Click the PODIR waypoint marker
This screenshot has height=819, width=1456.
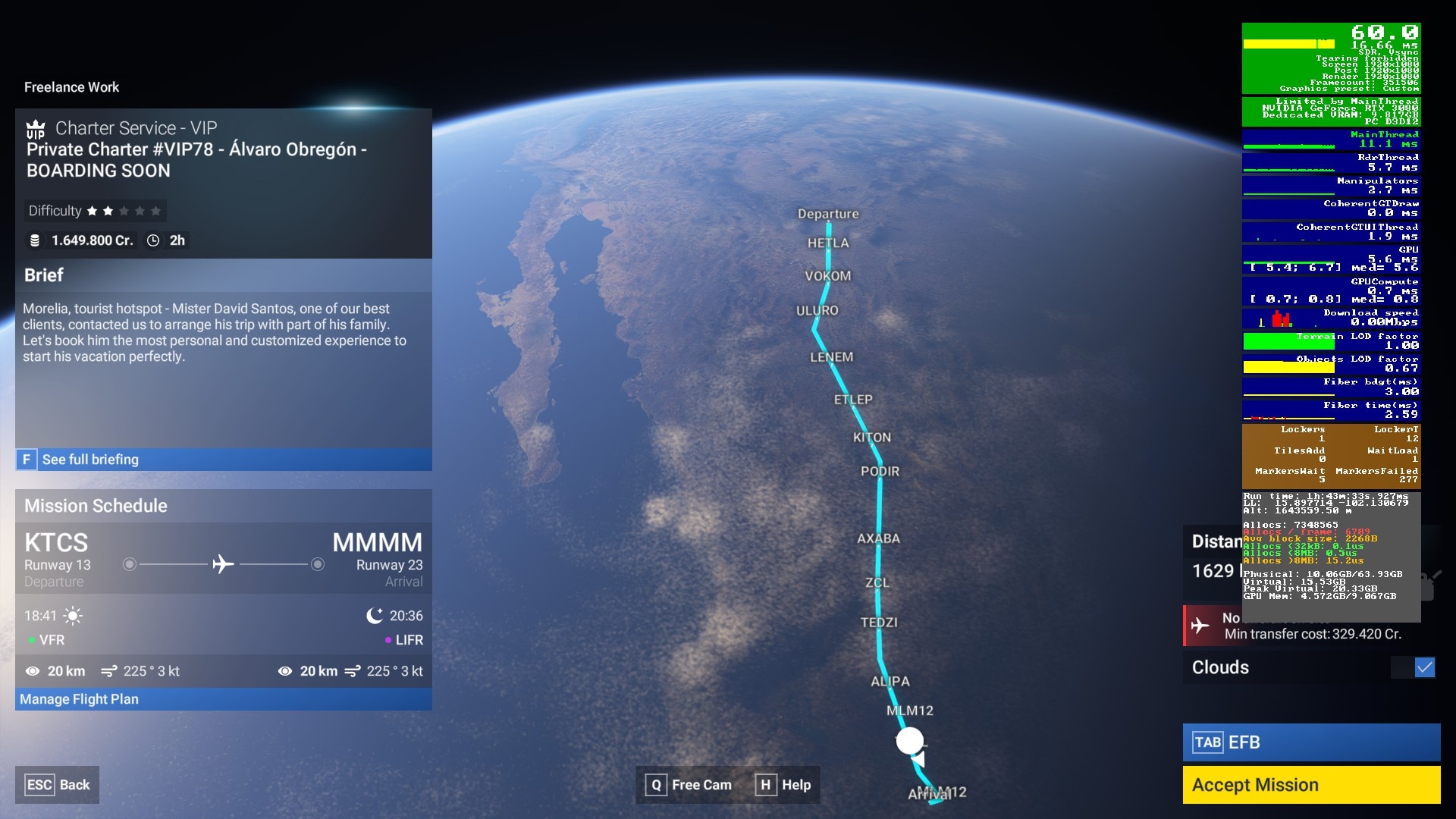point(880,472)
